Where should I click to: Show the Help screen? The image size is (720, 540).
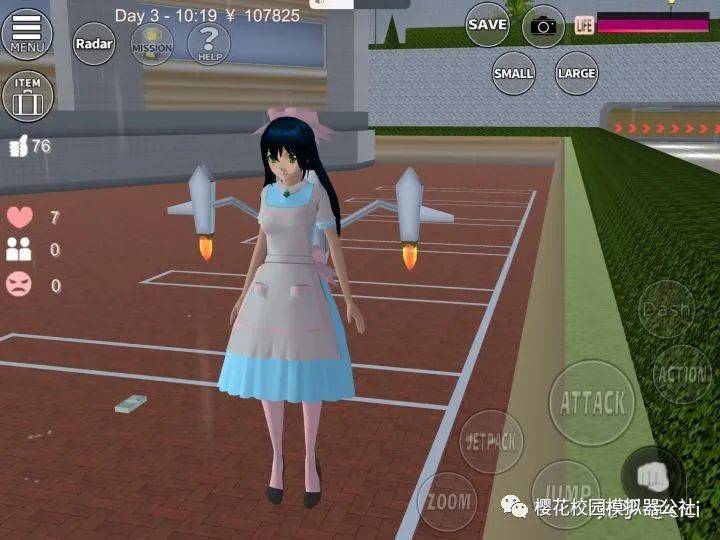(x=209, y=44)
